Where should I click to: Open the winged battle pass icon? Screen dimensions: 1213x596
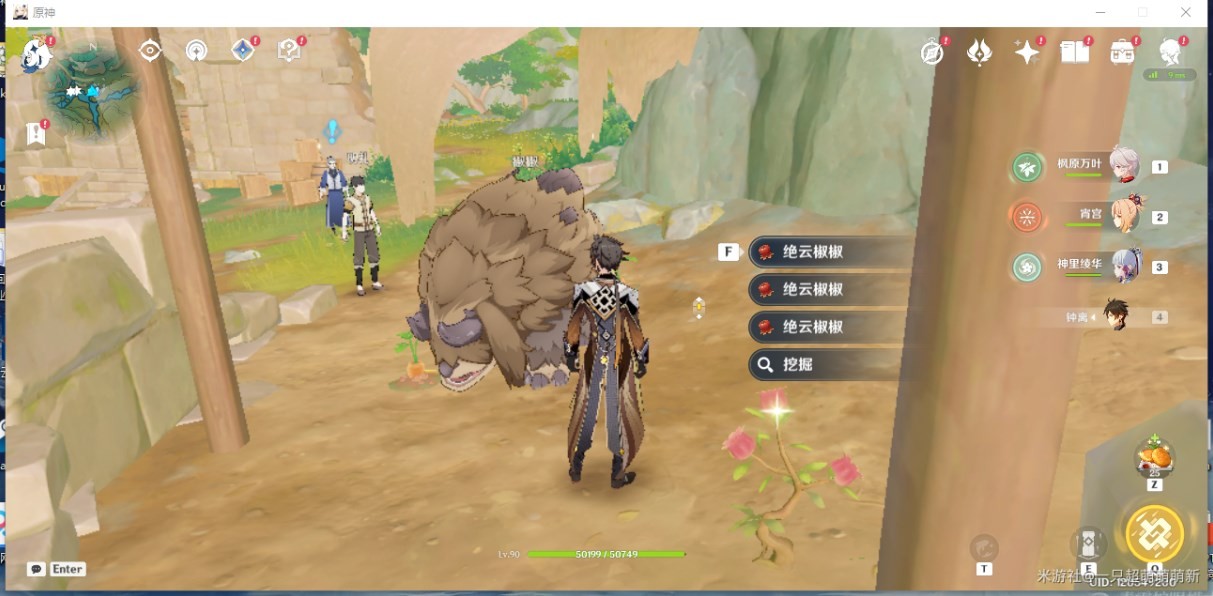pyautogui.click(x=979, y=52)
